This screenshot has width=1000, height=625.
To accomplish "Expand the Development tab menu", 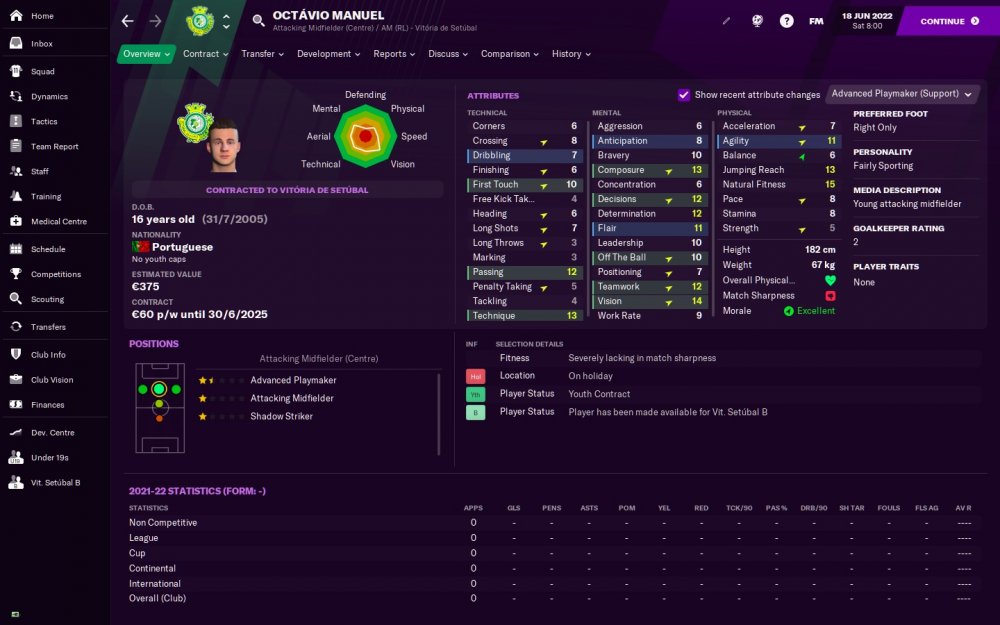I will 329,54.
